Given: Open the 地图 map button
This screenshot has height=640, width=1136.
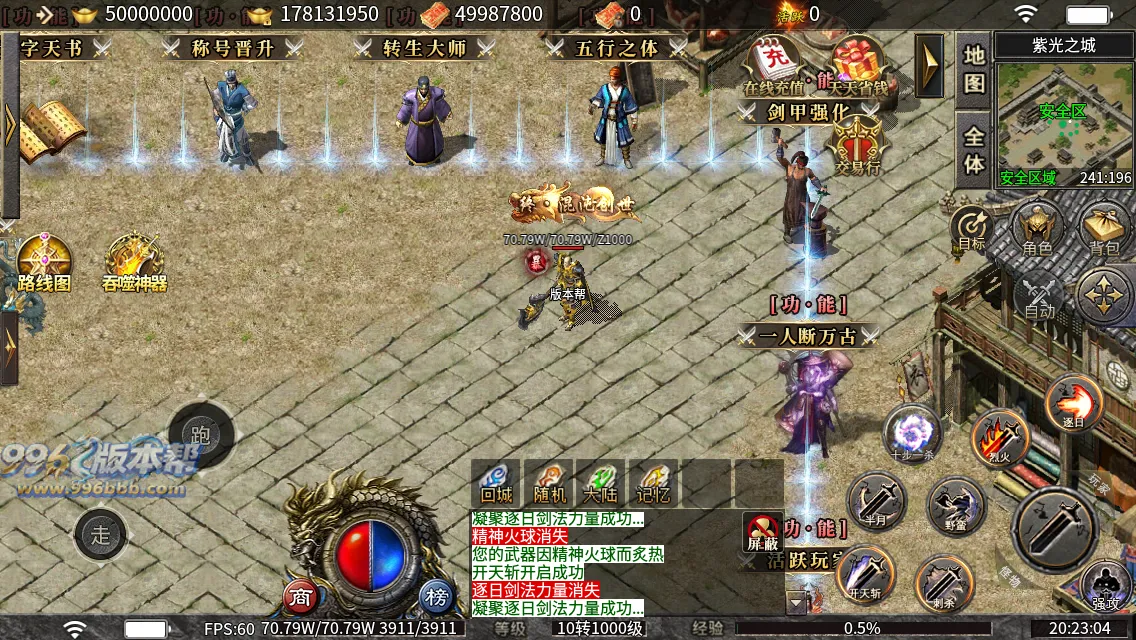Looking at the screenshot, I should [974, 68].
